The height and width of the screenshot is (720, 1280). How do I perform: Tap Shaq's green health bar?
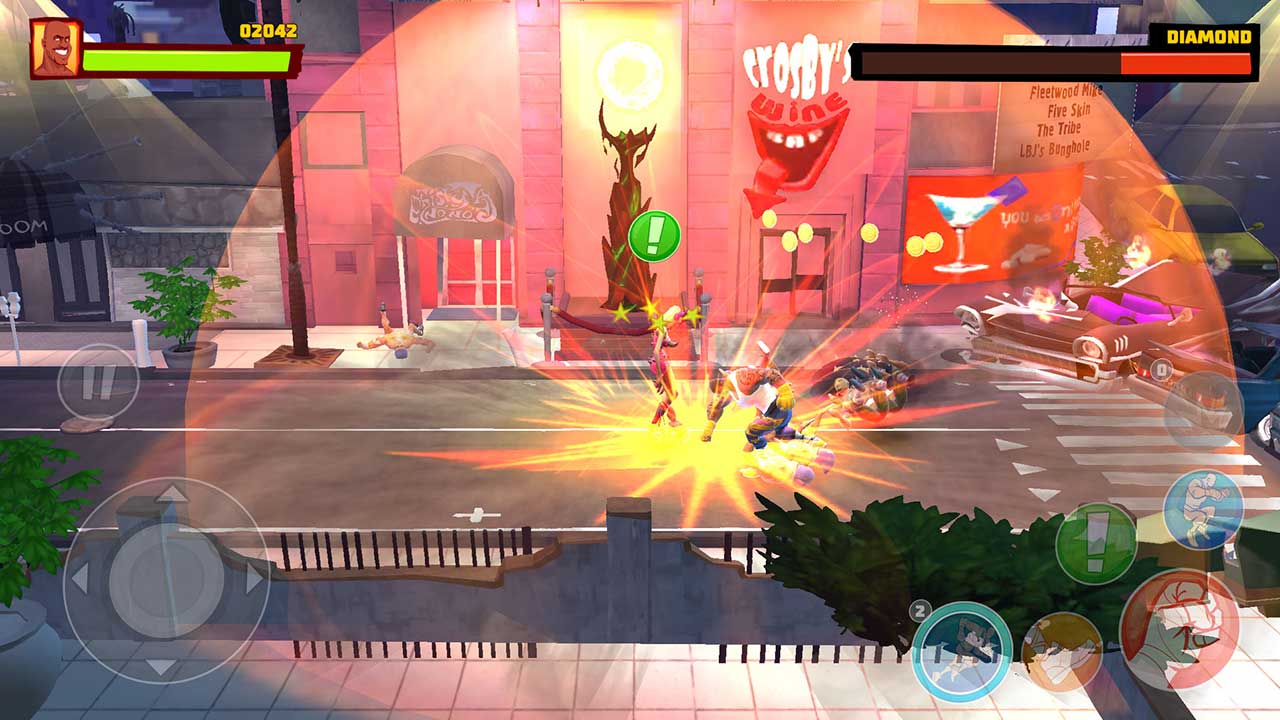click(185, 60)
